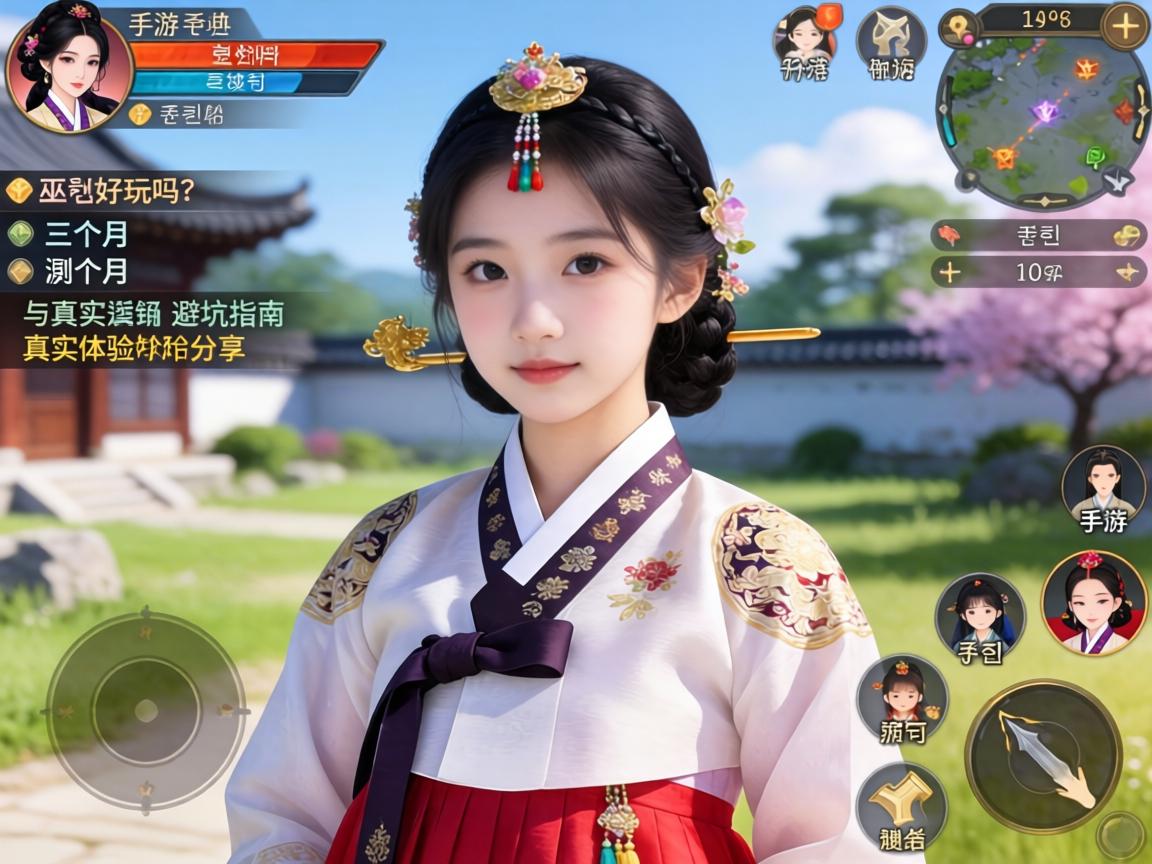
Task: Click the virtual joystick pad
Action: [x=146, y=711]
